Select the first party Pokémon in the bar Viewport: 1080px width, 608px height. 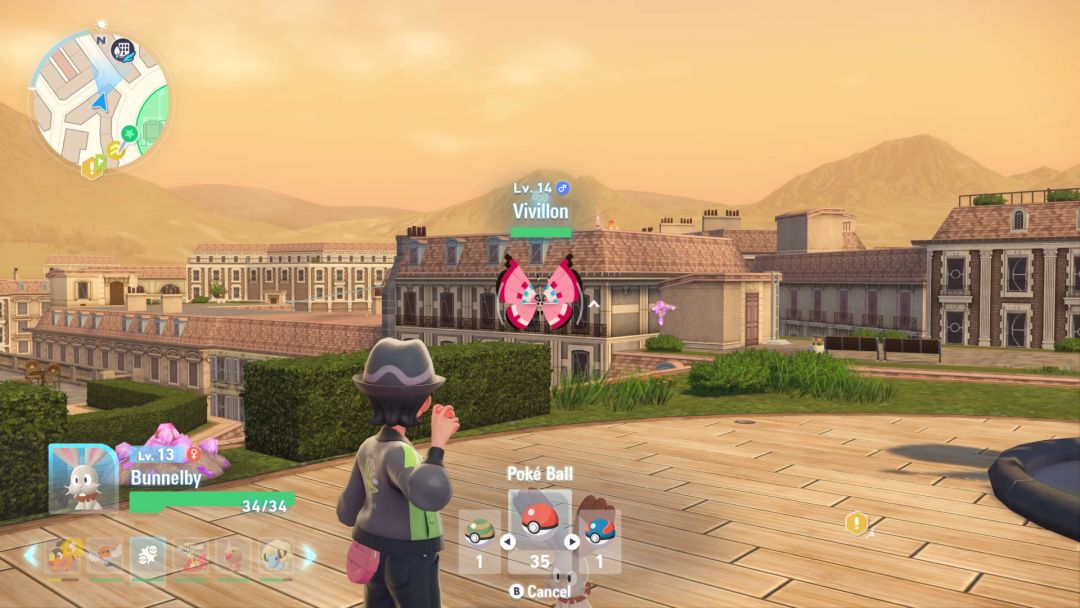[62, 557]
